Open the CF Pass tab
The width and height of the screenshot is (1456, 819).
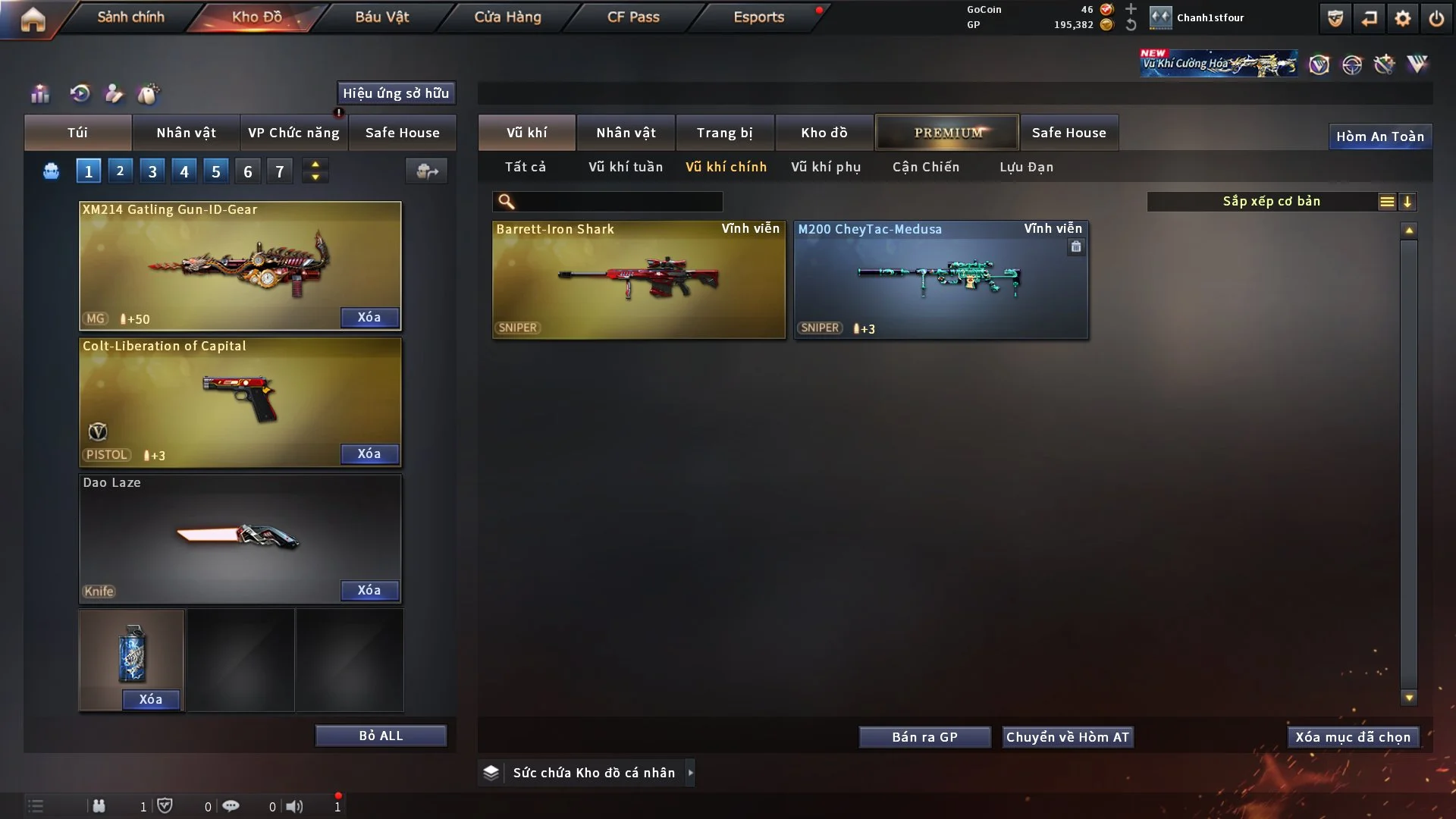point(633,17)
